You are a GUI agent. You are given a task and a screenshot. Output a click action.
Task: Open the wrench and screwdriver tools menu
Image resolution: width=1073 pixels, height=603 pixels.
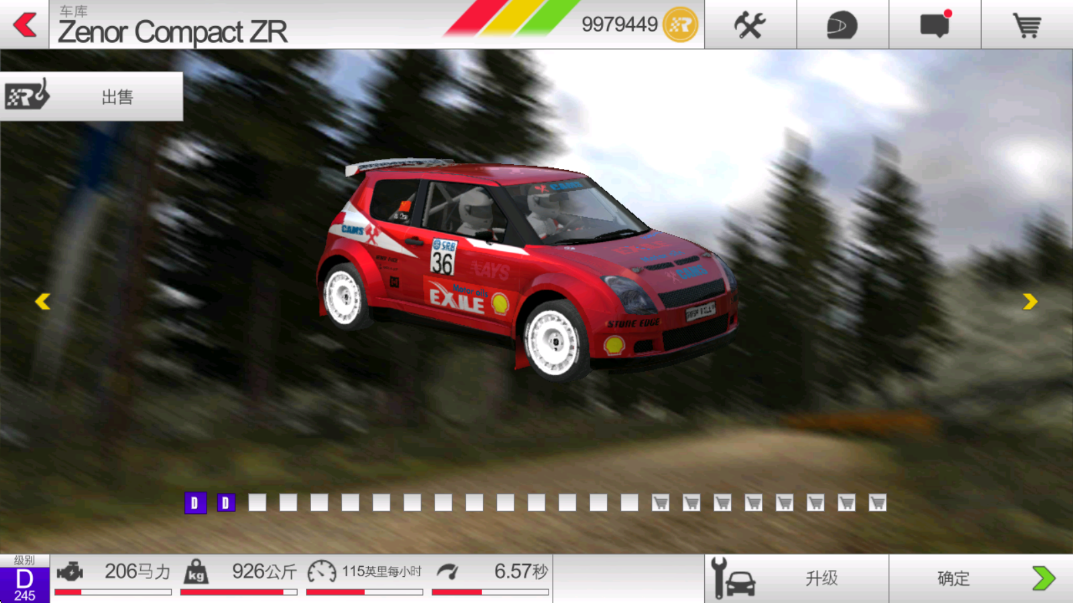pyautogui.click(x=750, y=25)
